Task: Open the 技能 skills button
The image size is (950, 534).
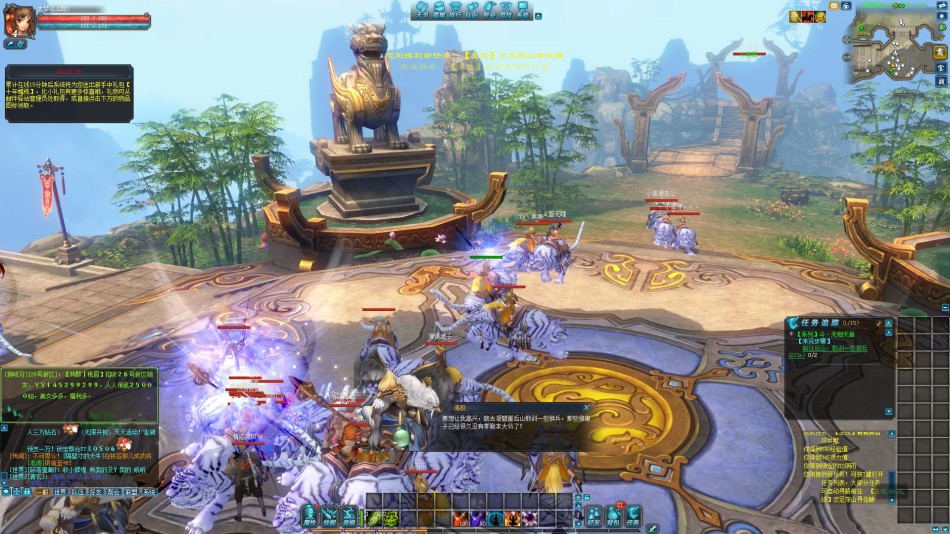Action: click(x=329, y=516)
